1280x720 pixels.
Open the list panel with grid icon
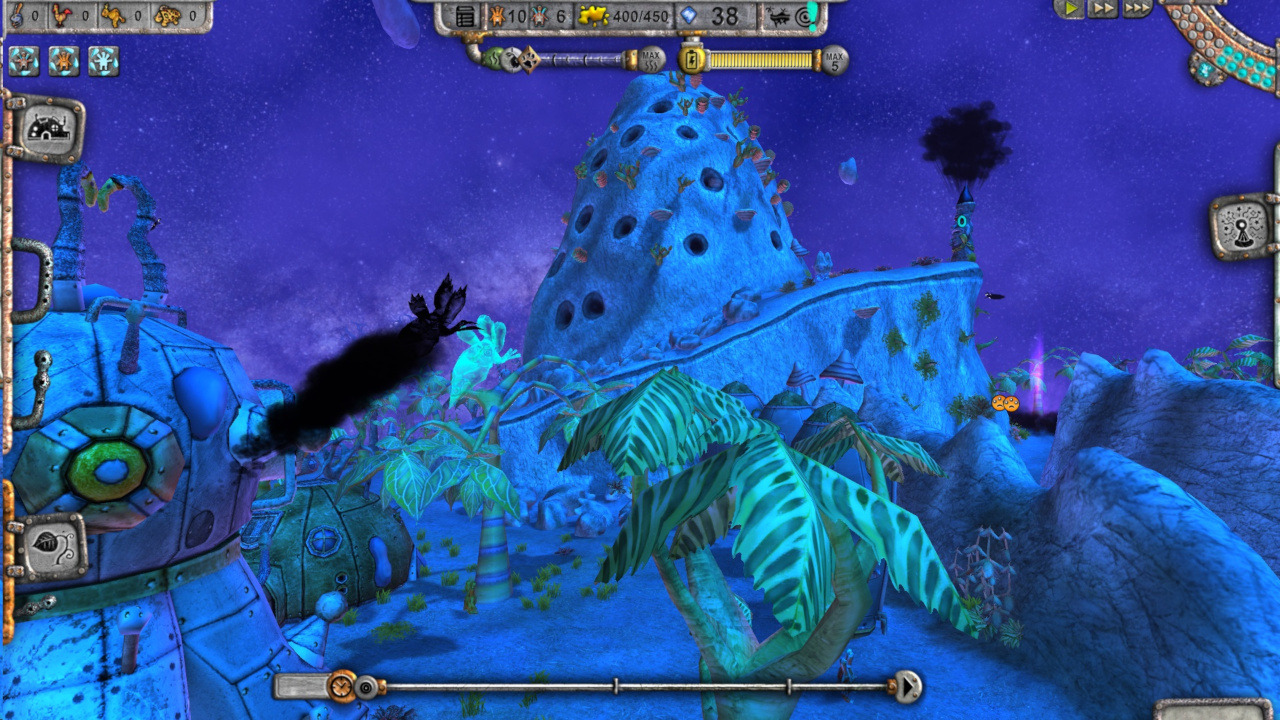click(x=467, y=16)
